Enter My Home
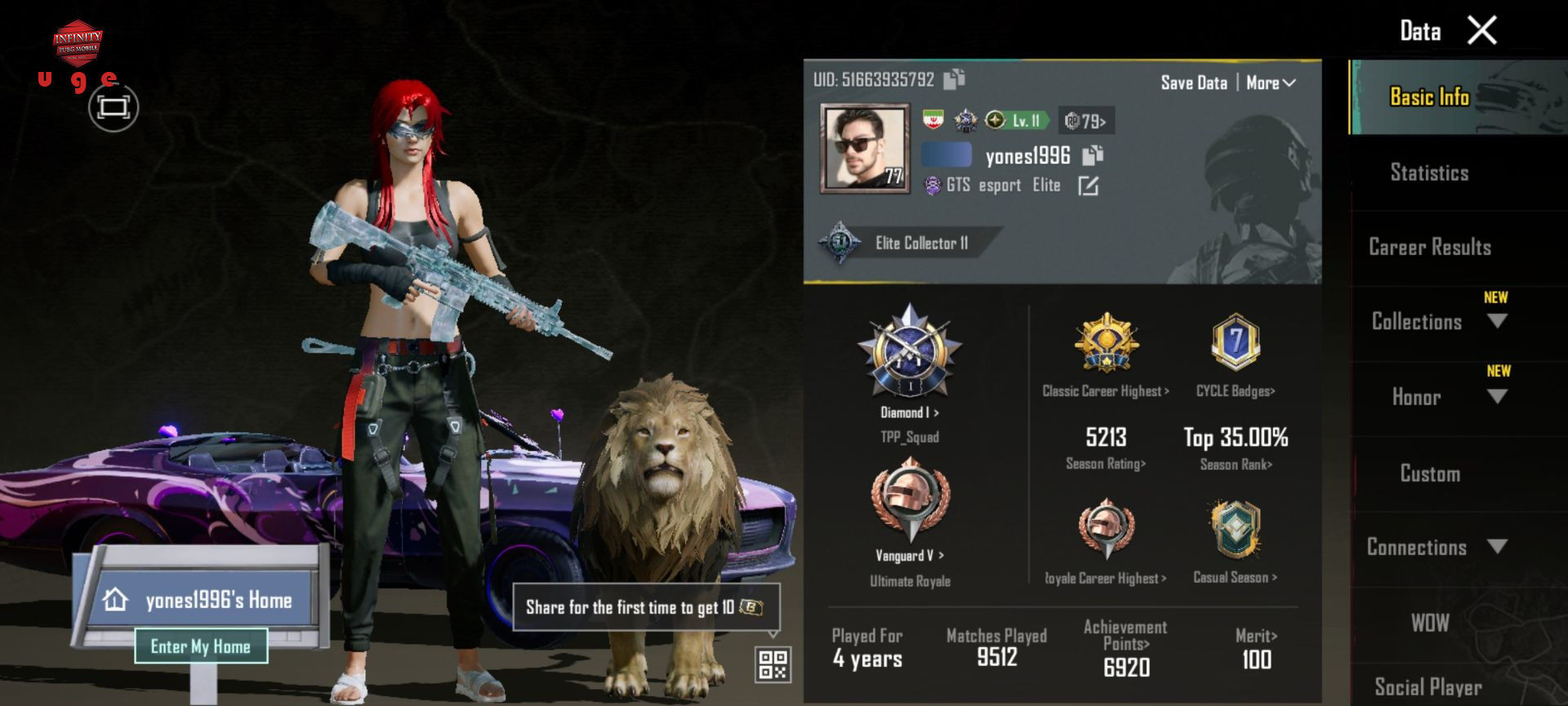This screenshot has height=706, width=1568. [x=201, y=646]
